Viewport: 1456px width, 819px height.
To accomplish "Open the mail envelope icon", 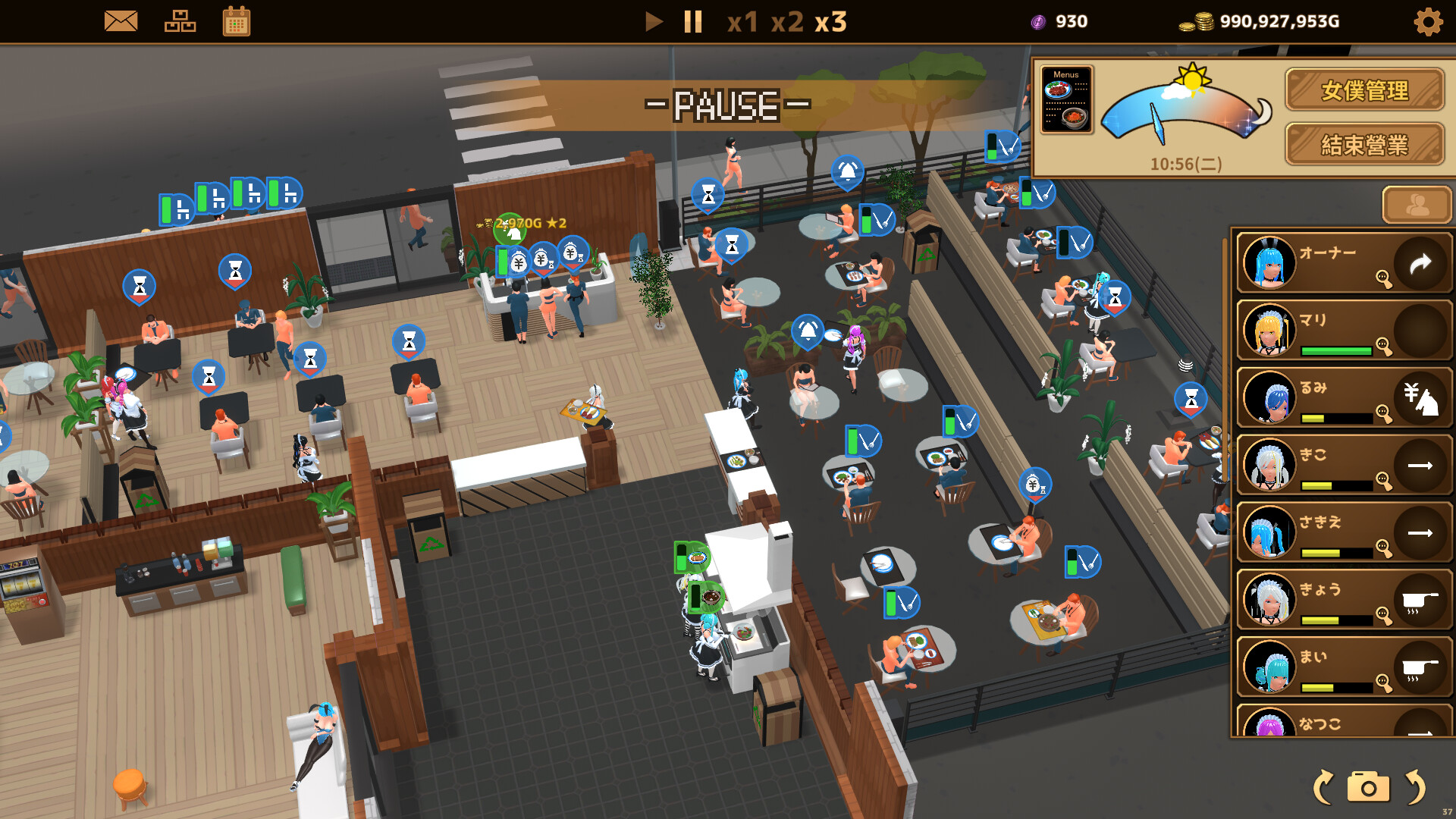I will click(x=121, y=21).
